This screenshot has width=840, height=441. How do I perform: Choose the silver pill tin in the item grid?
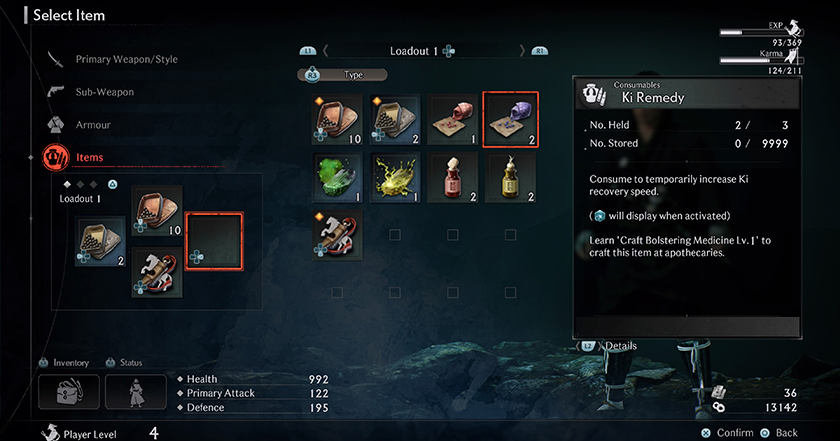tap(395, 119)
